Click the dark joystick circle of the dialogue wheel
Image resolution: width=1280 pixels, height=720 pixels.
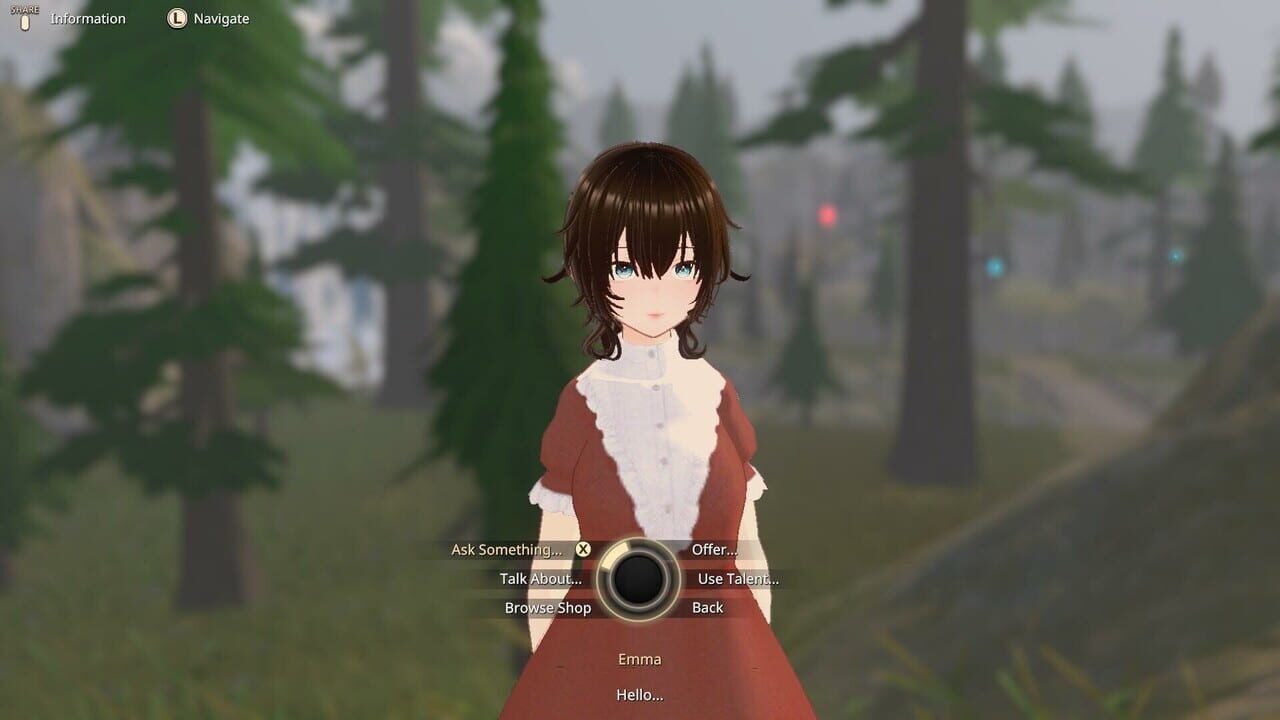640,578
